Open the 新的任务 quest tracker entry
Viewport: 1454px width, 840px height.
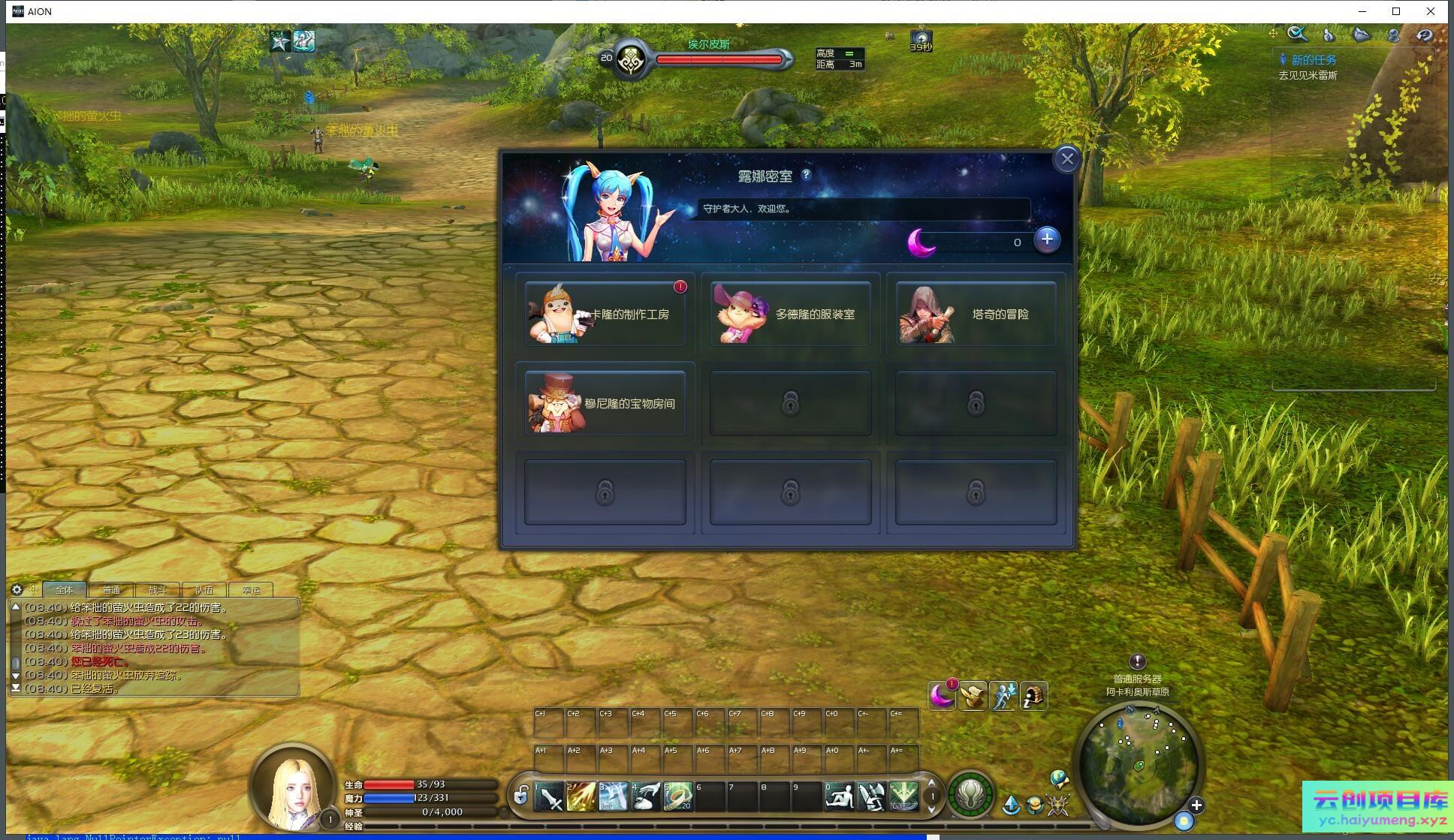[1313, 60]
